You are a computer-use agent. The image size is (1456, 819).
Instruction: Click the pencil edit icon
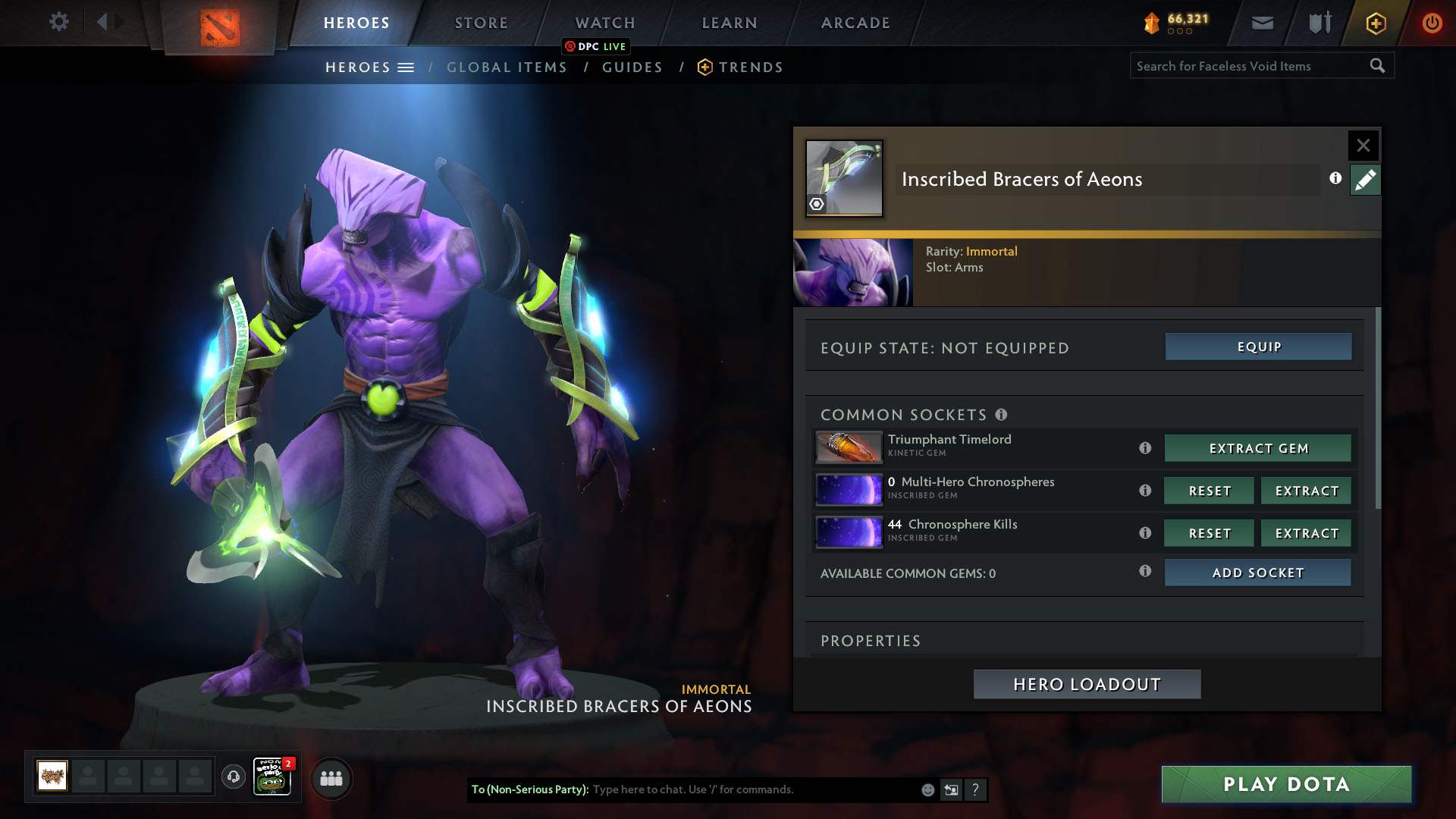point(1365,180)
